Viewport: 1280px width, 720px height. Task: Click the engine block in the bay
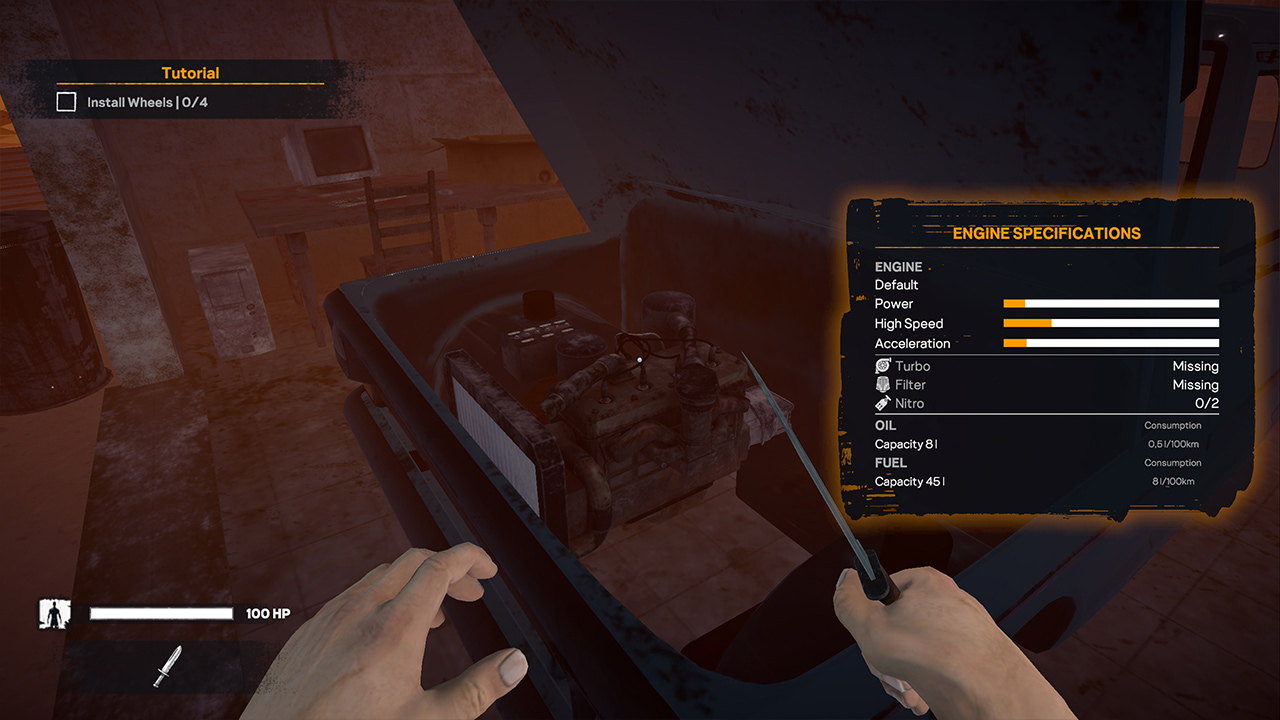(x=650, y=430)
